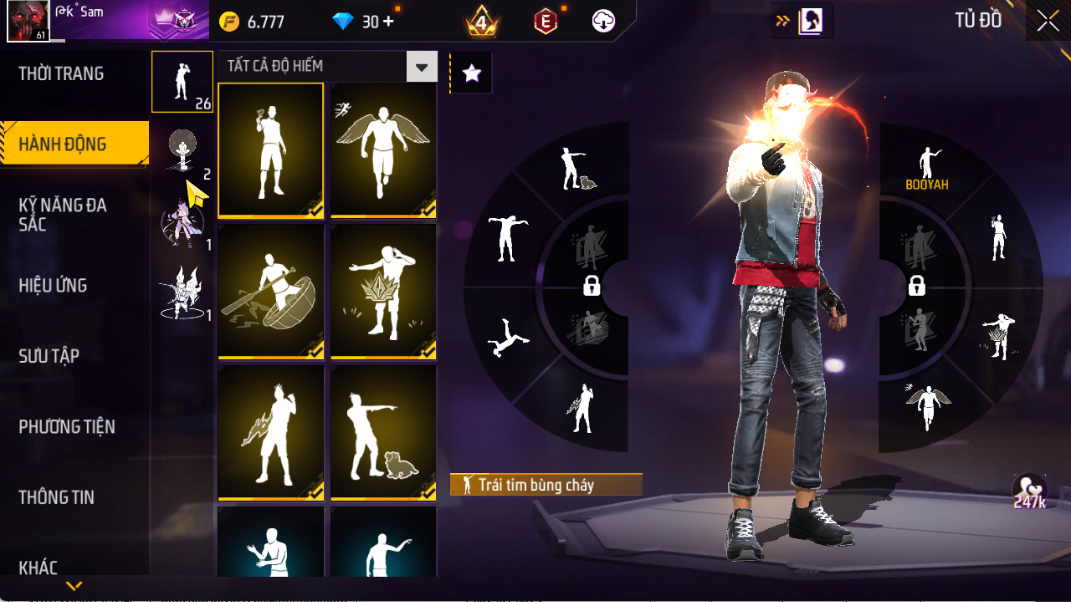Image resolution: width=1071 pixels, height=602 pixels.
Task: Open the emote sub-category with 26 items
Action: pos(182,82)
